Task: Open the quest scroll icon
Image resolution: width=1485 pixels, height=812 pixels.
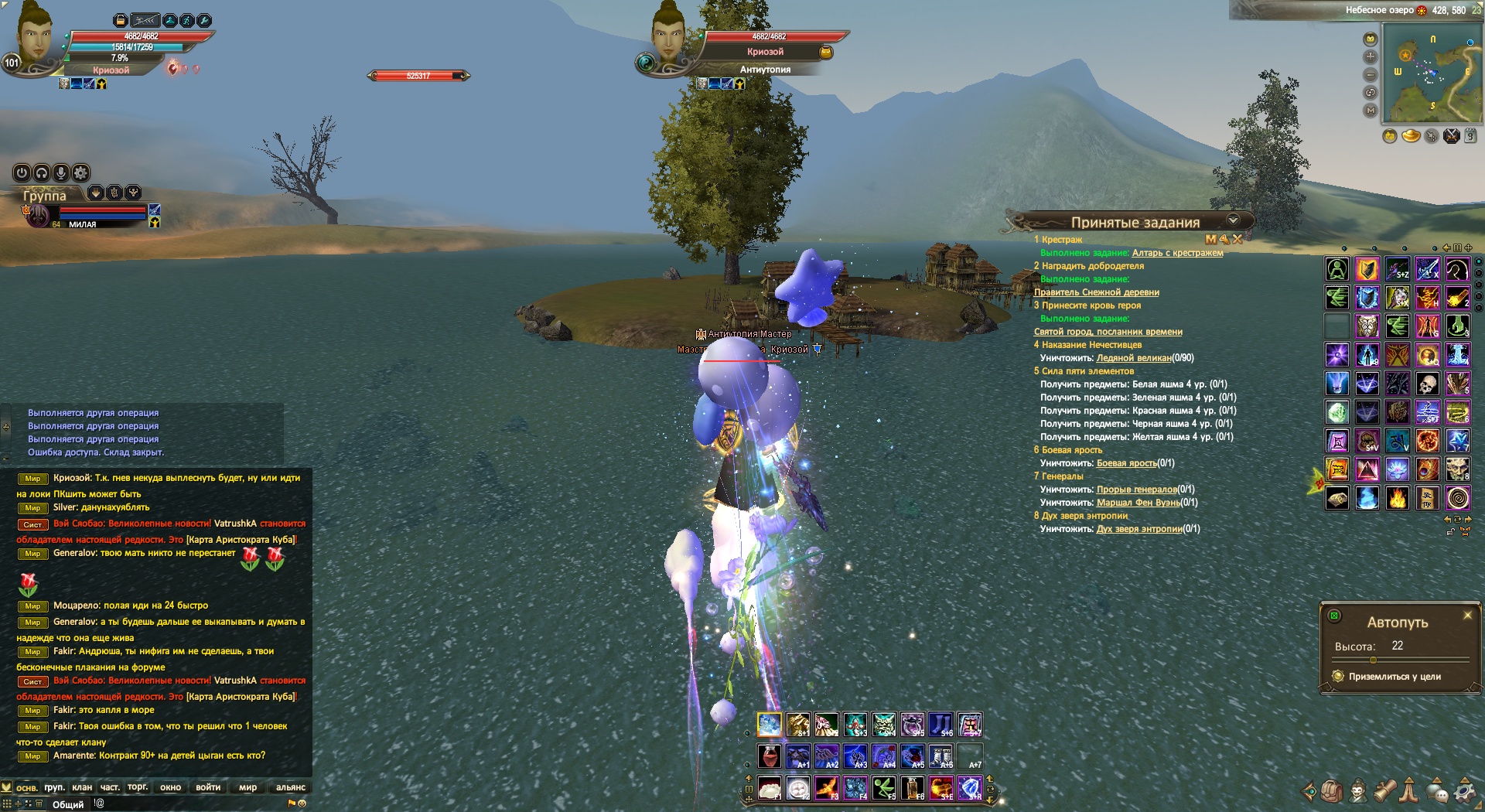Action: click(1384, 791)
